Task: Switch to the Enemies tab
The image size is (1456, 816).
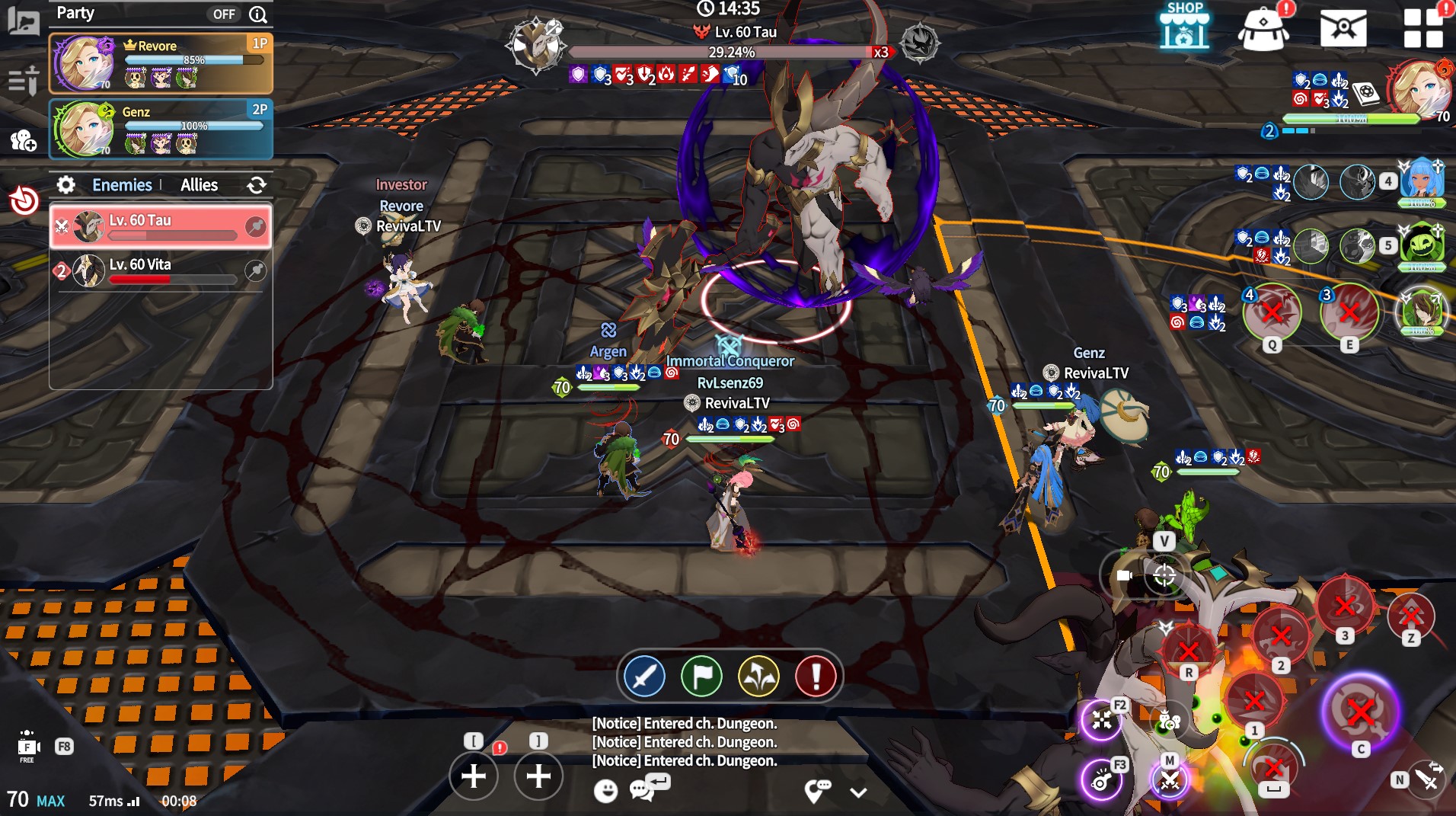Action: [122, 185]
